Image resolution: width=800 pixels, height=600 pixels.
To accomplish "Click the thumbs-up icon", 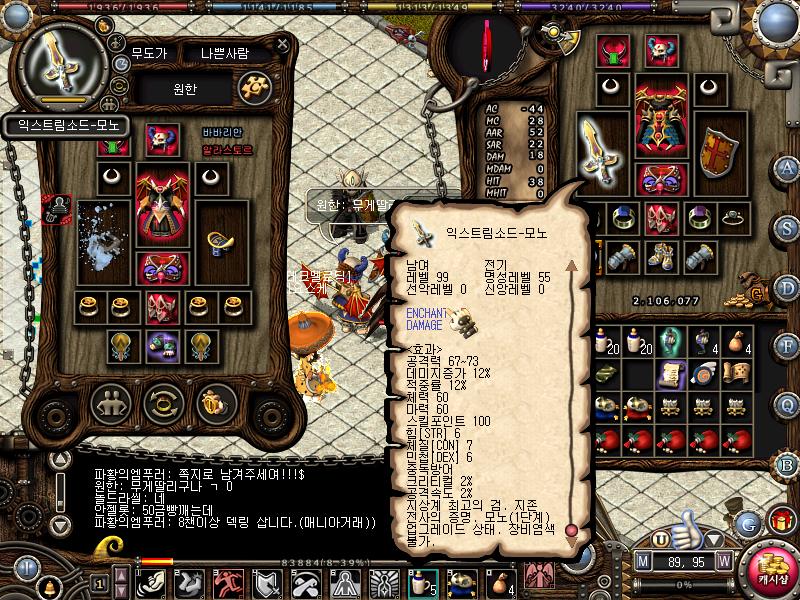I will 686,528.
